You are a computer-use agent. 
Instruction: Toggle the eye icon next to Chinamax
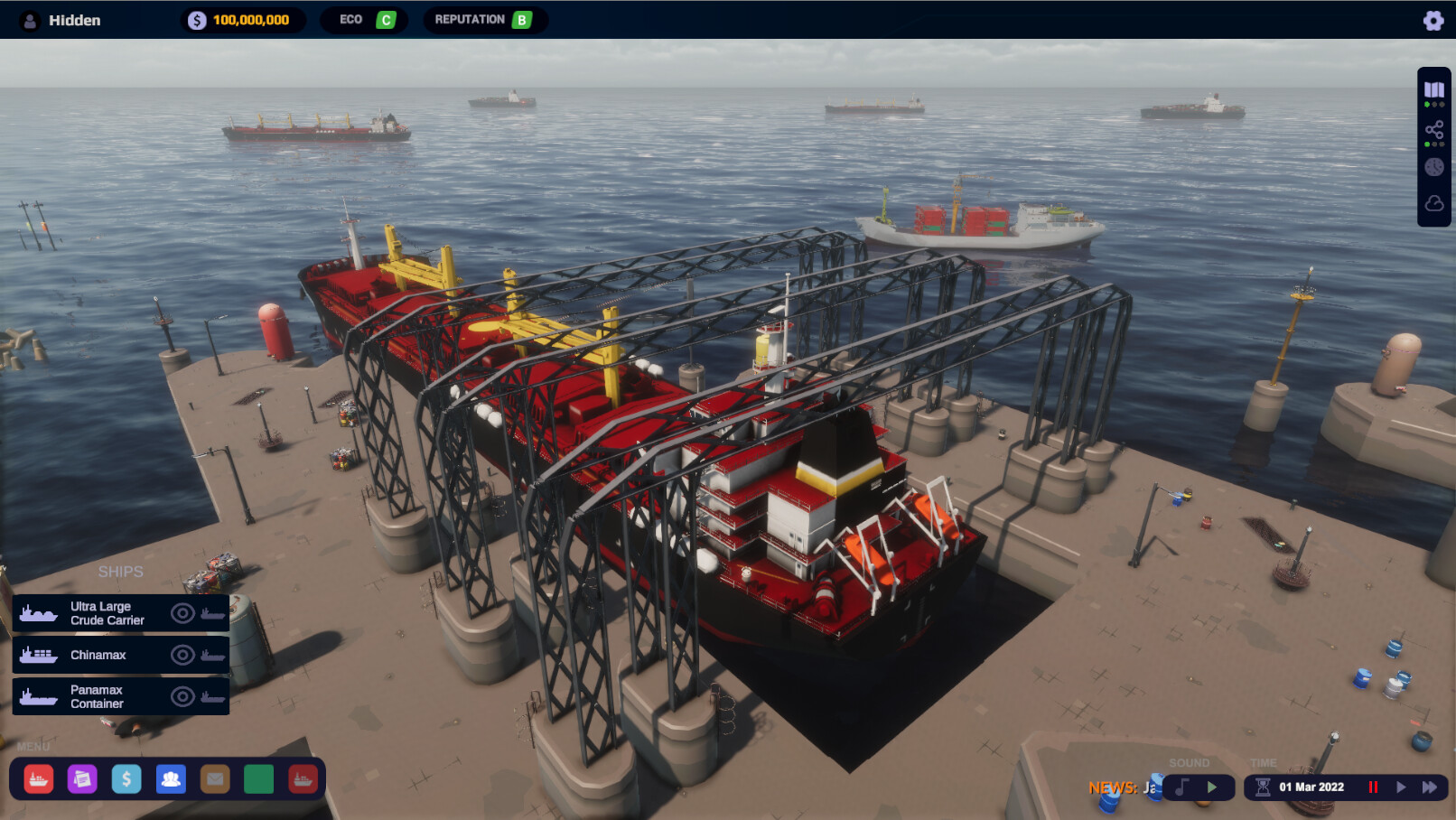pos(182,655)
